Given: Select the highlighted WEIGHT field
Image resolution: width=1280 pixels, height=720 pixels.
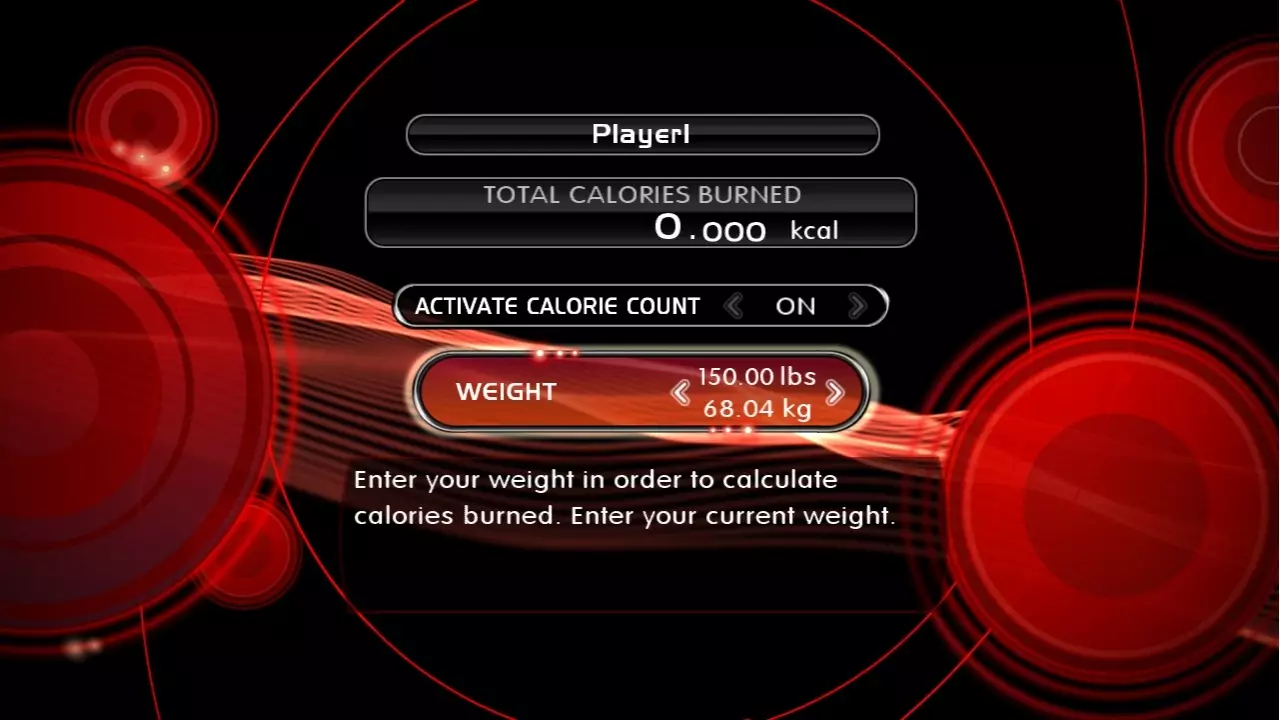Looking at the screenshot, I should (x=641, y=392).
